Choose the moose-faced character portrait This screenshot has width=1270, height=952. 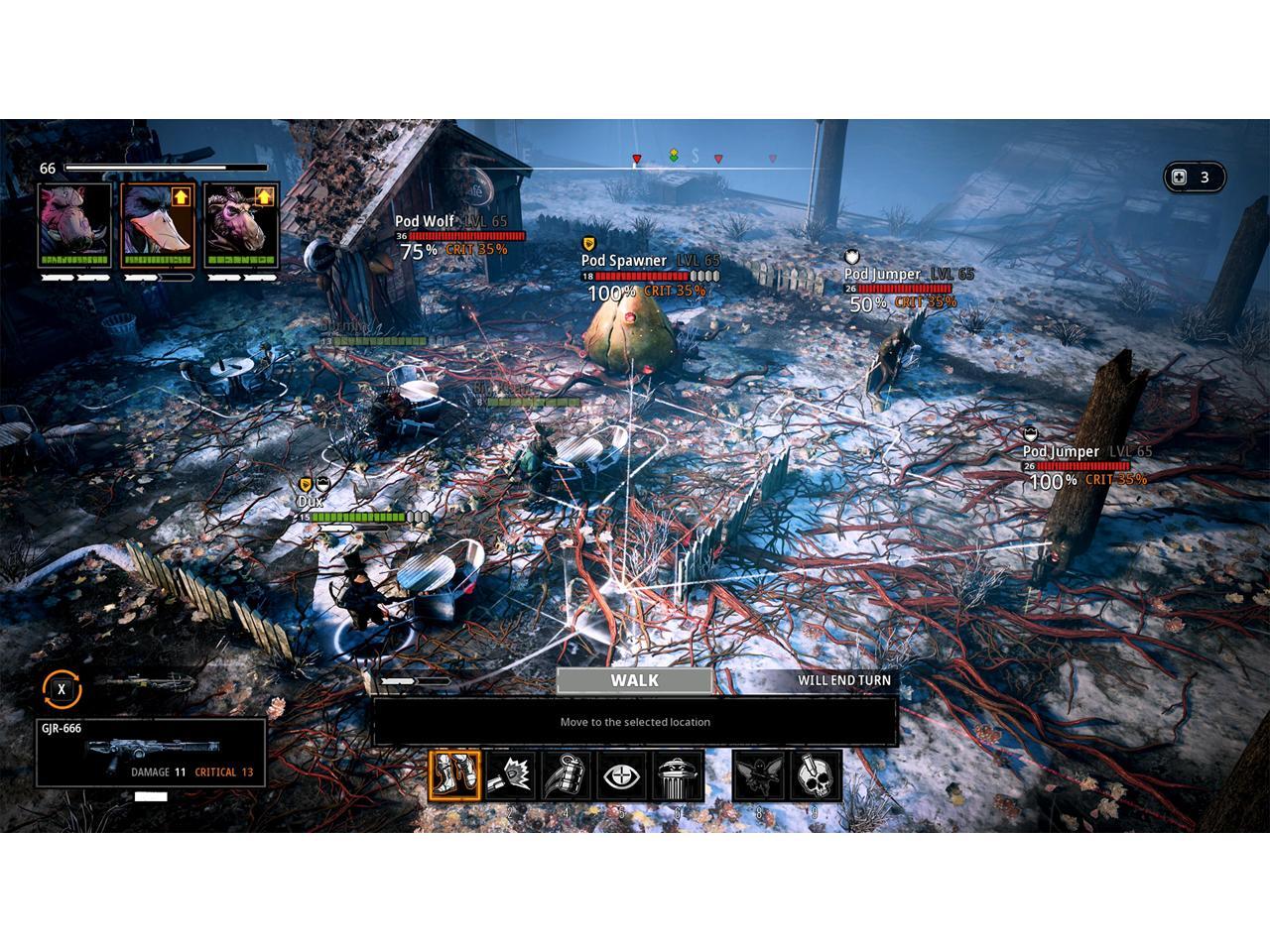[239, 224]
